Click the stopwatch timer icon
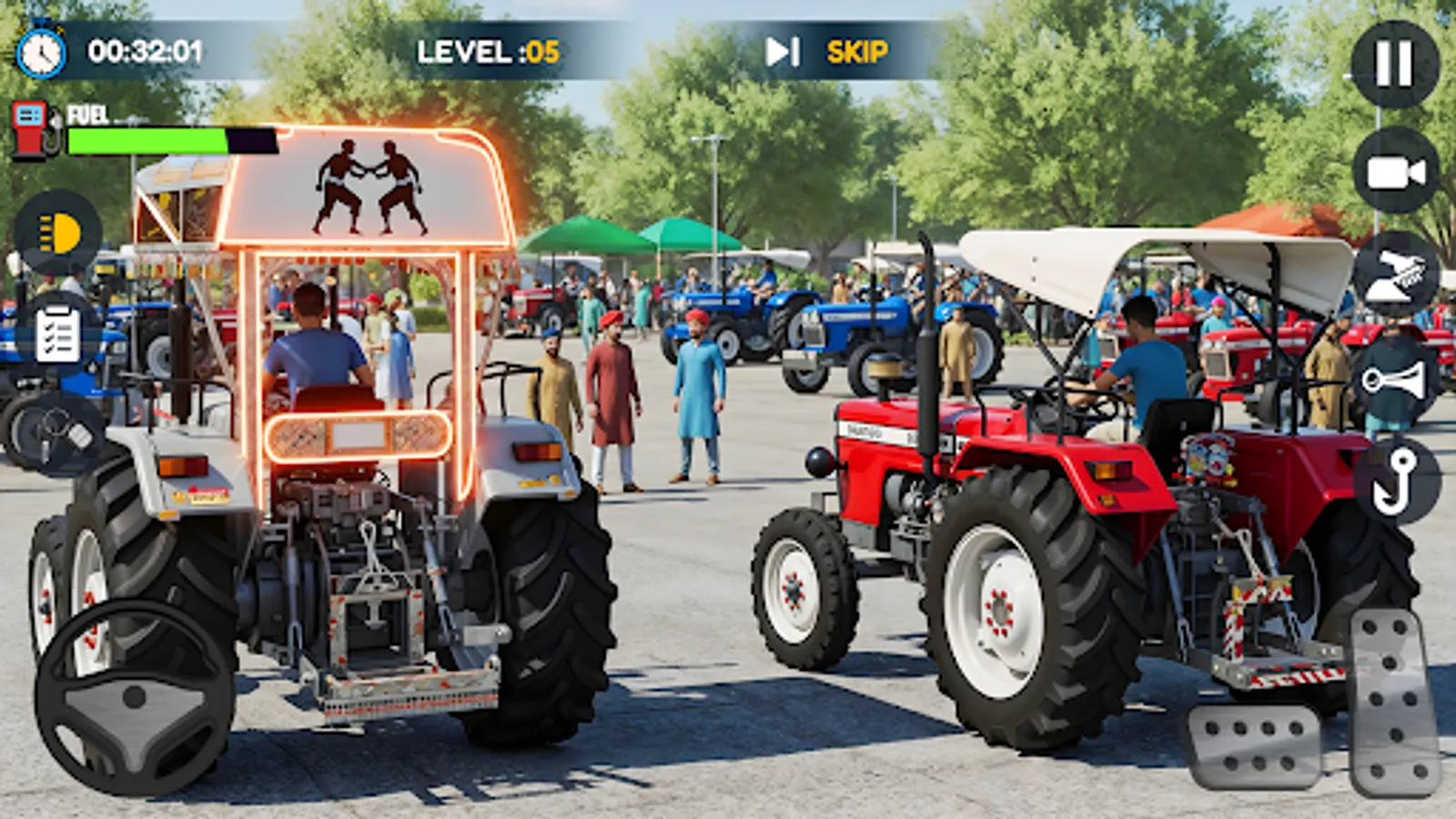Image resolution: width=1456 pixels, height=819 pixels. (x=41, y=51)
